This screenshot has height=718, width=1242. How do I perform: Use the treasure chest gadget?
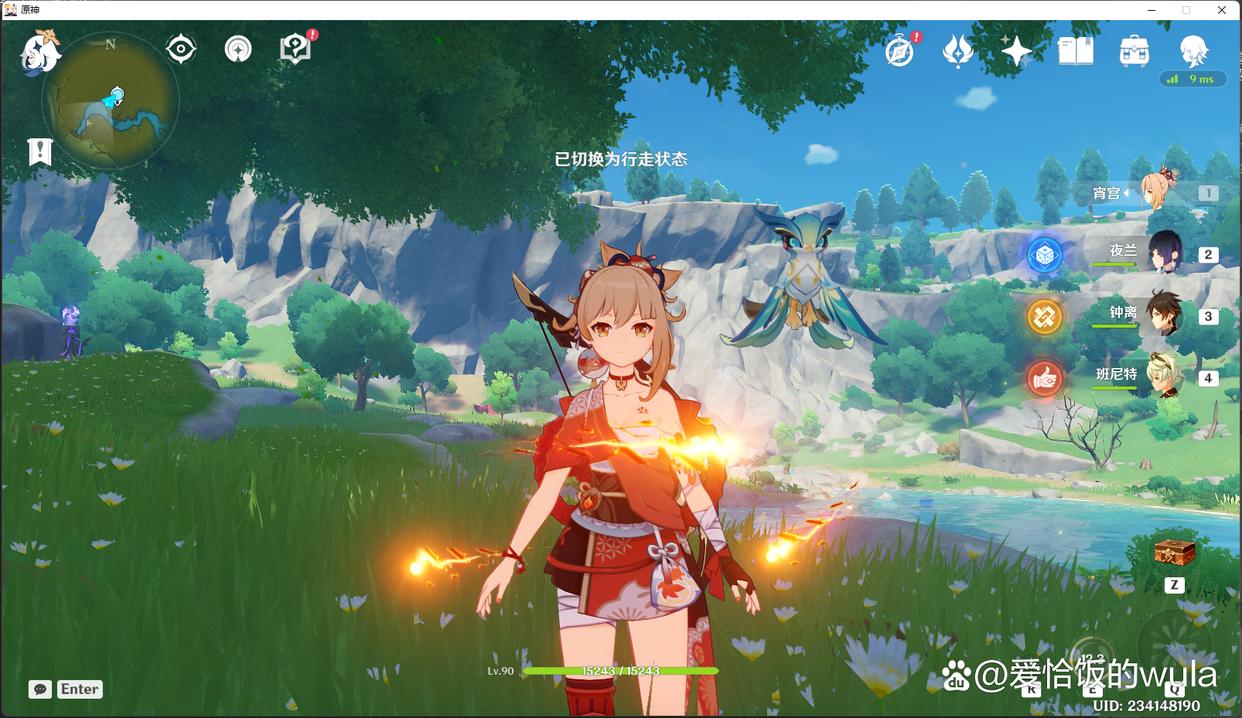[x=1174, y=552]
